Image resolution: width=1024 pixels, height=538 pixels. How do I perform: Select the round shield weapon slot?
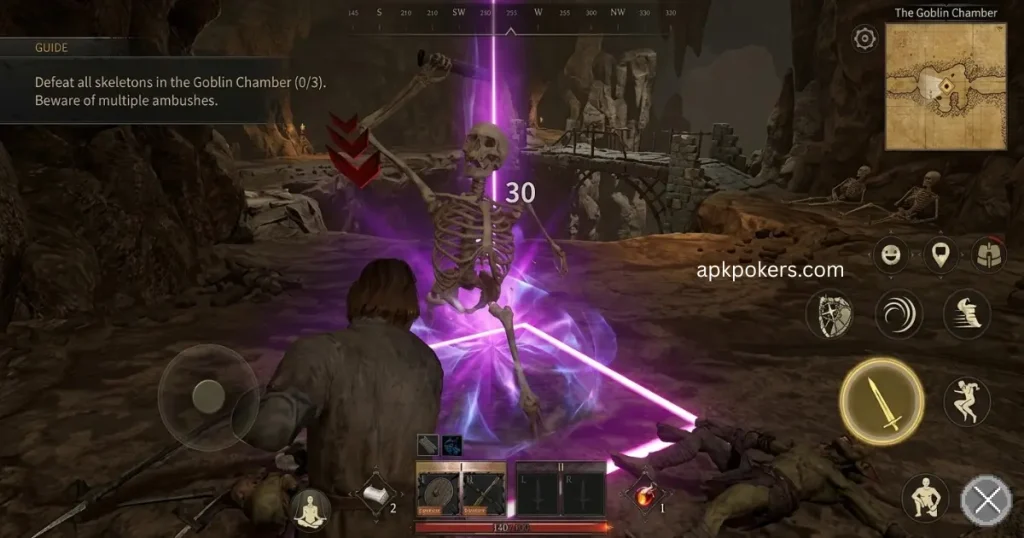(x=438, y=492)
